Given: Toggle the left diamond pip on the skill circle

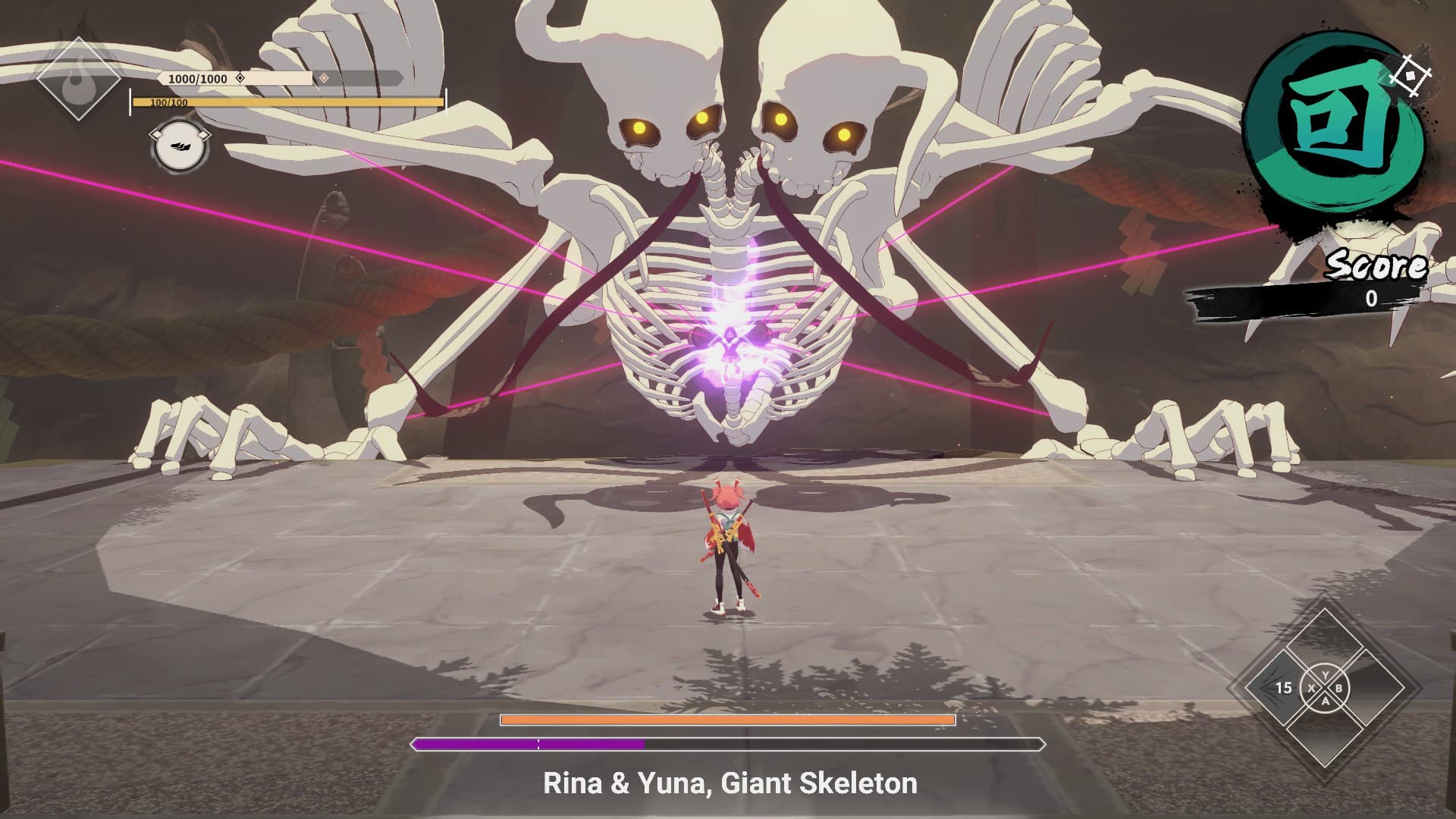Looking at the screenshot, I should point(157,134).
